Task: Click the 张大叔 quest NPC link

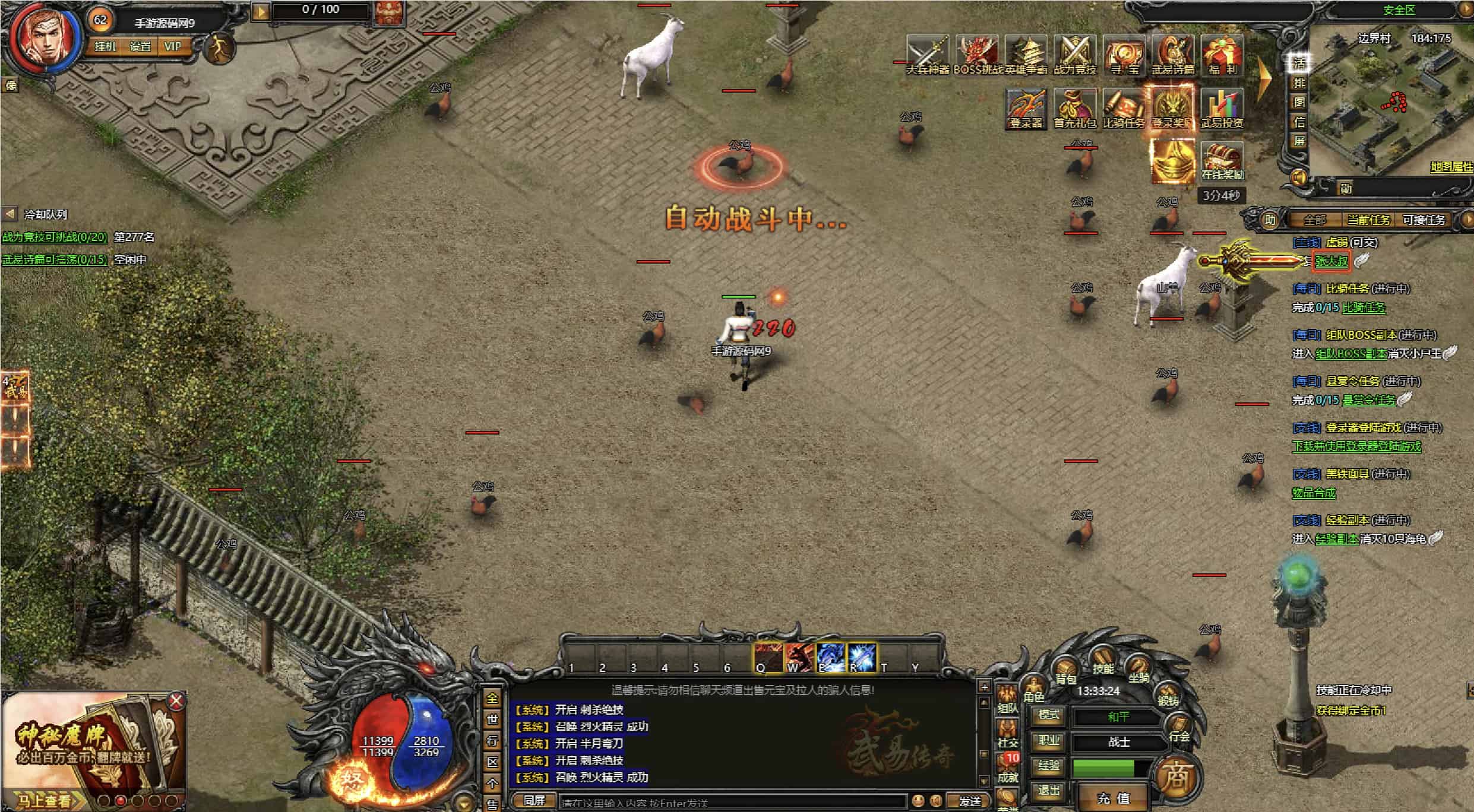Action: 1331,261
